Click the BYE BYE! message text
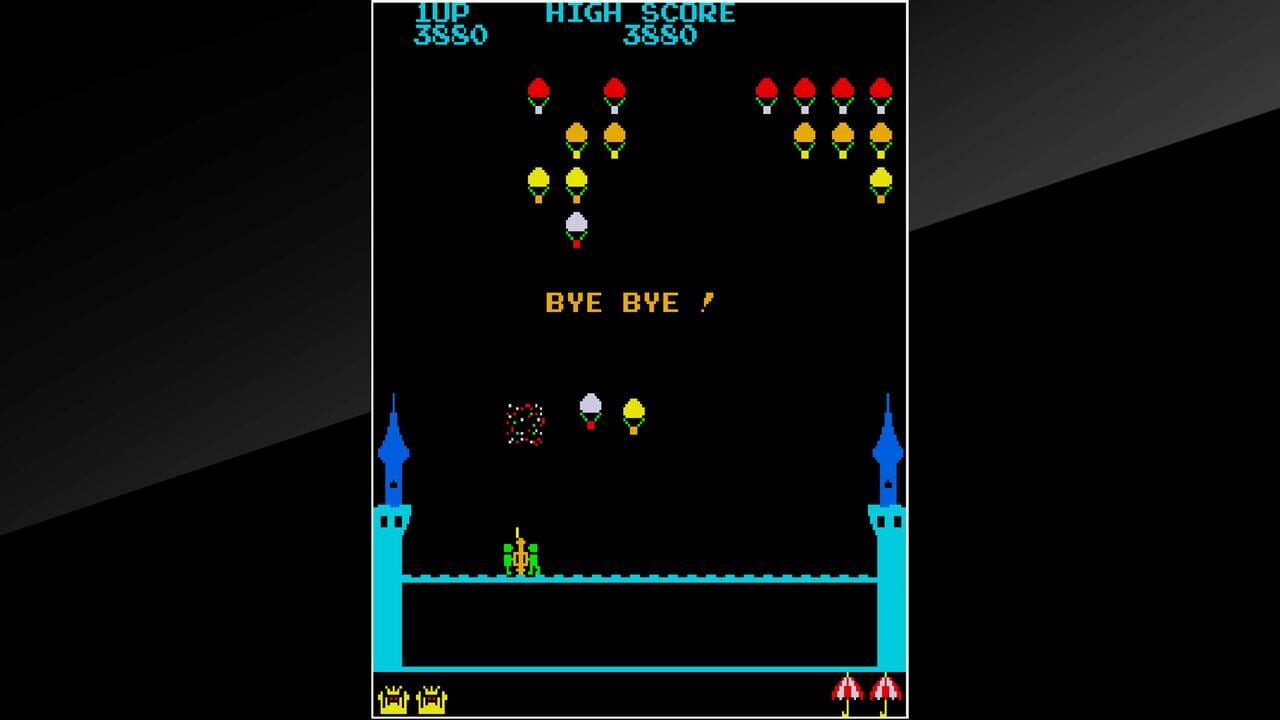The height and width of the screenshot is (720, 1280). pos(630,302)
